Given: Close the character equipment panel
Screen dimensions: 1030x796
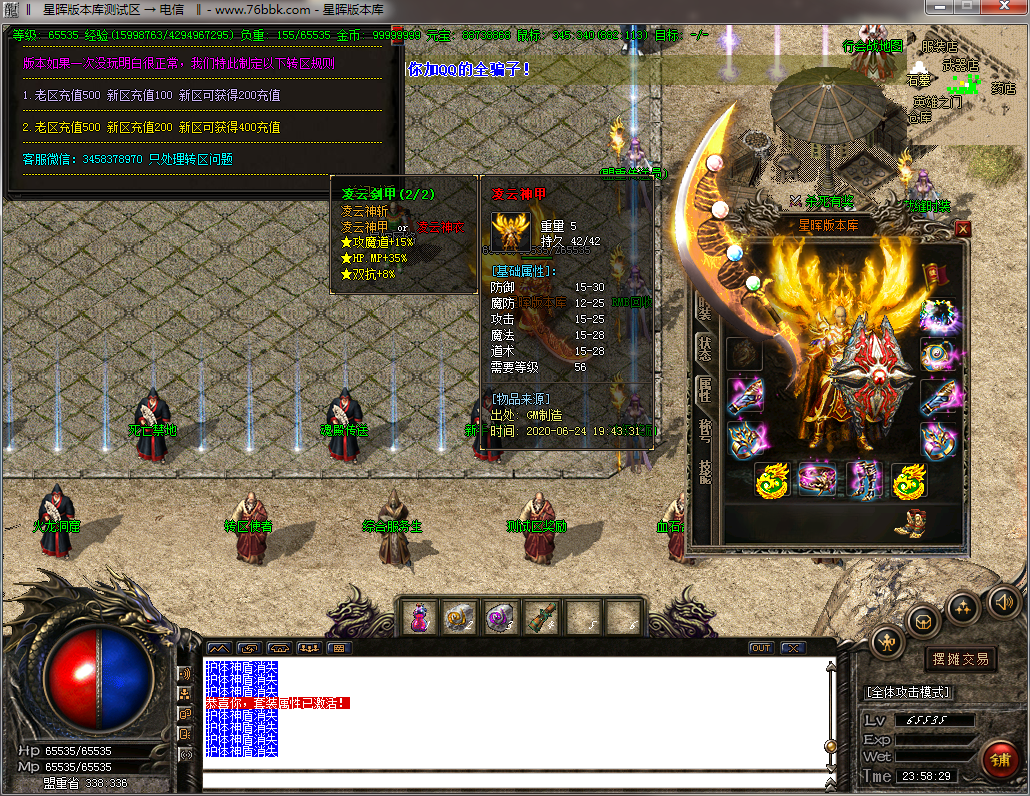Looking at the screenshot, I should [963, 229].
